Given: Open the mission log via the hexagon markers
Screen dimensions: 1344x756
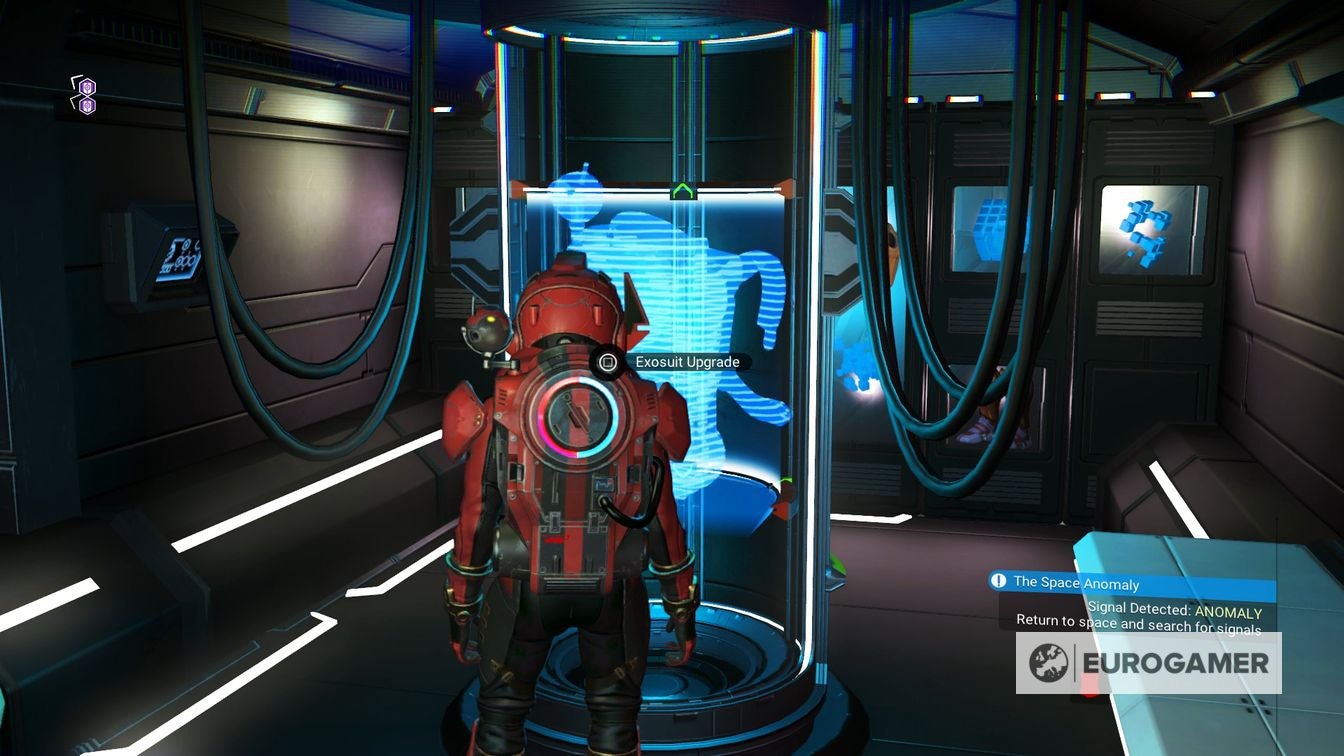Looking at the screenshot, I should click(x=86, y=96).
